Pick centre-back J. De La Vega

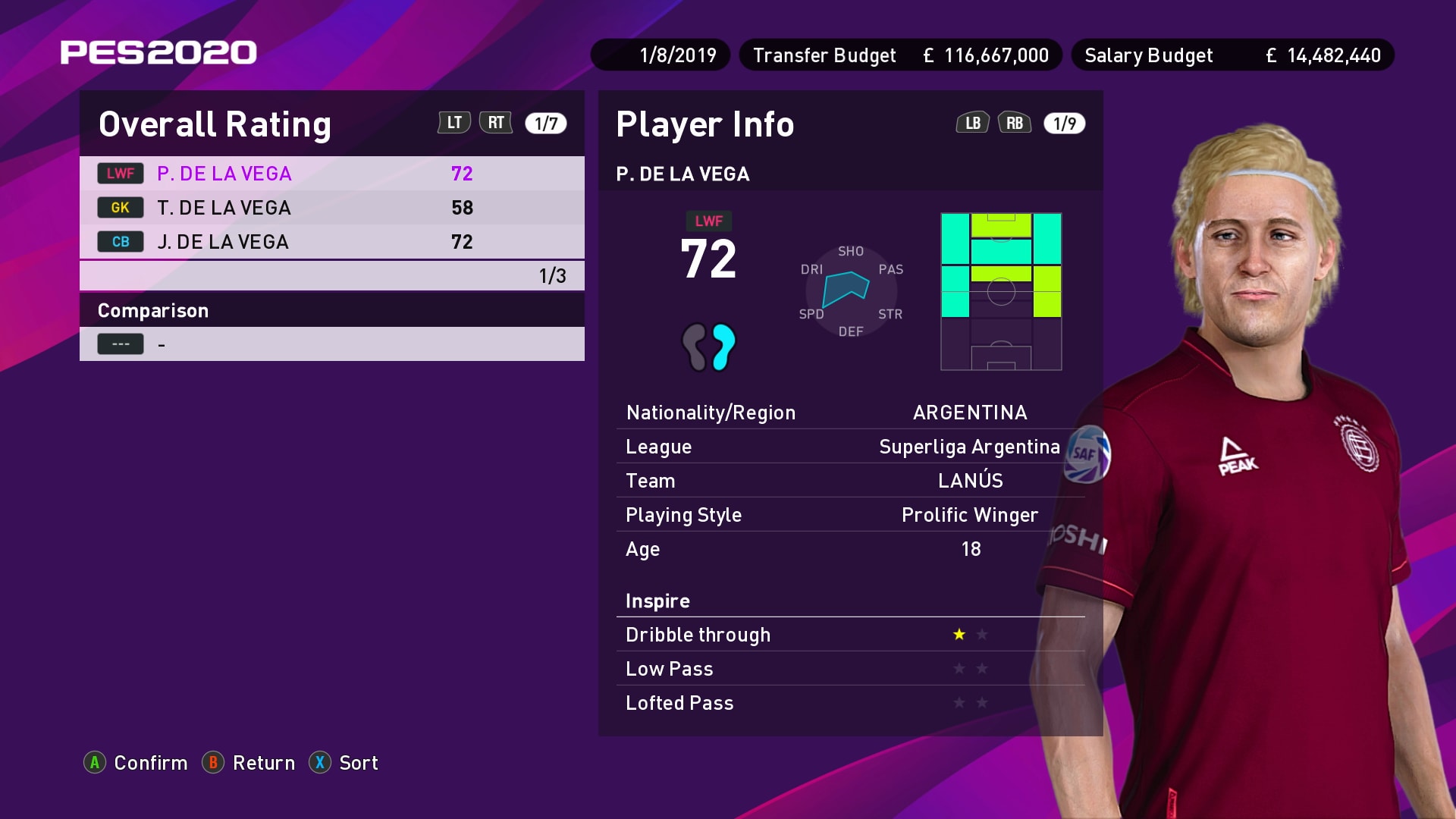point(331,242)
